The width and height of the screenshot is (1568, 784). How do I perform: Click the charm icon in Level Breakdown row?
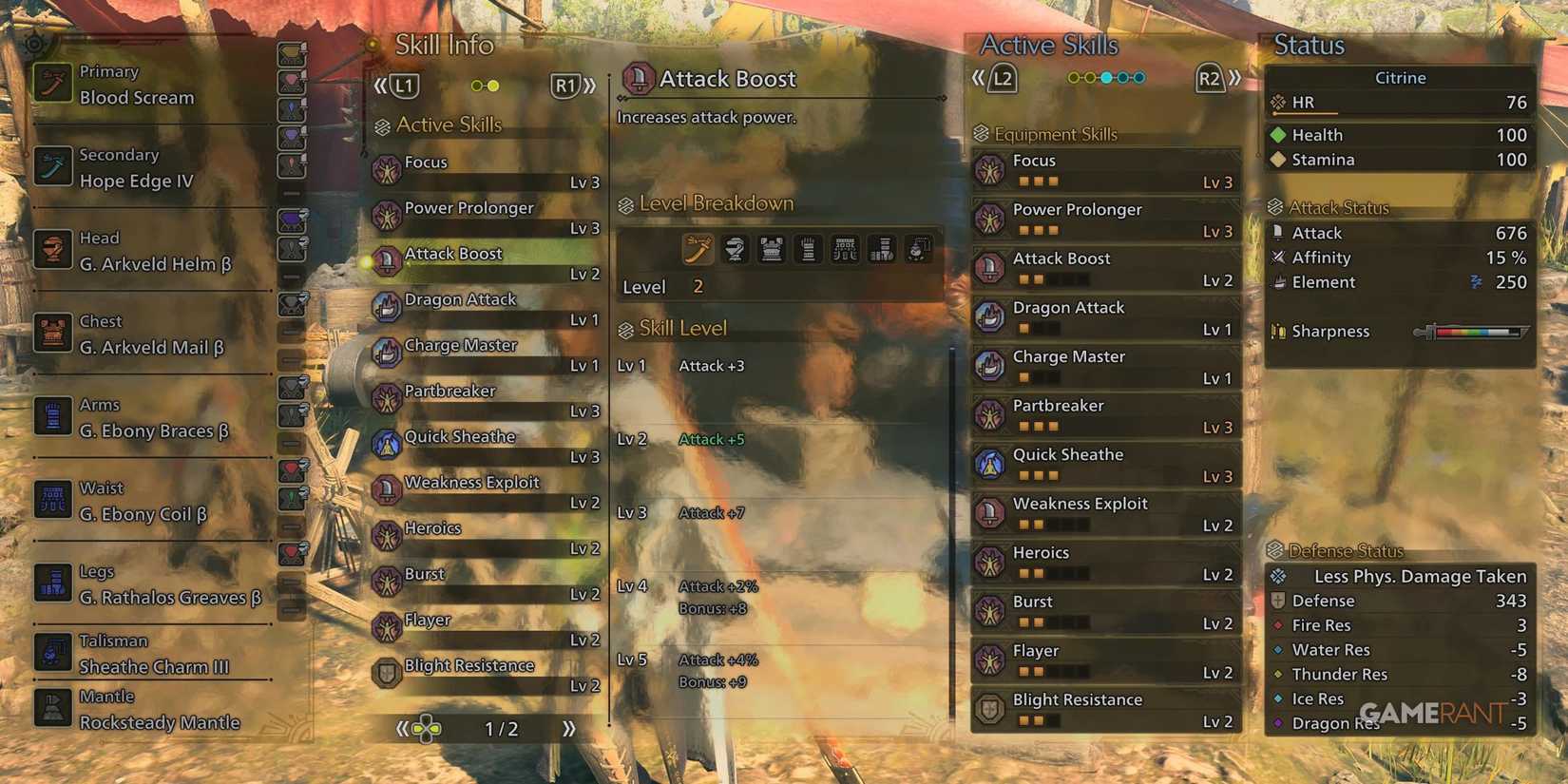coord(918,249)
